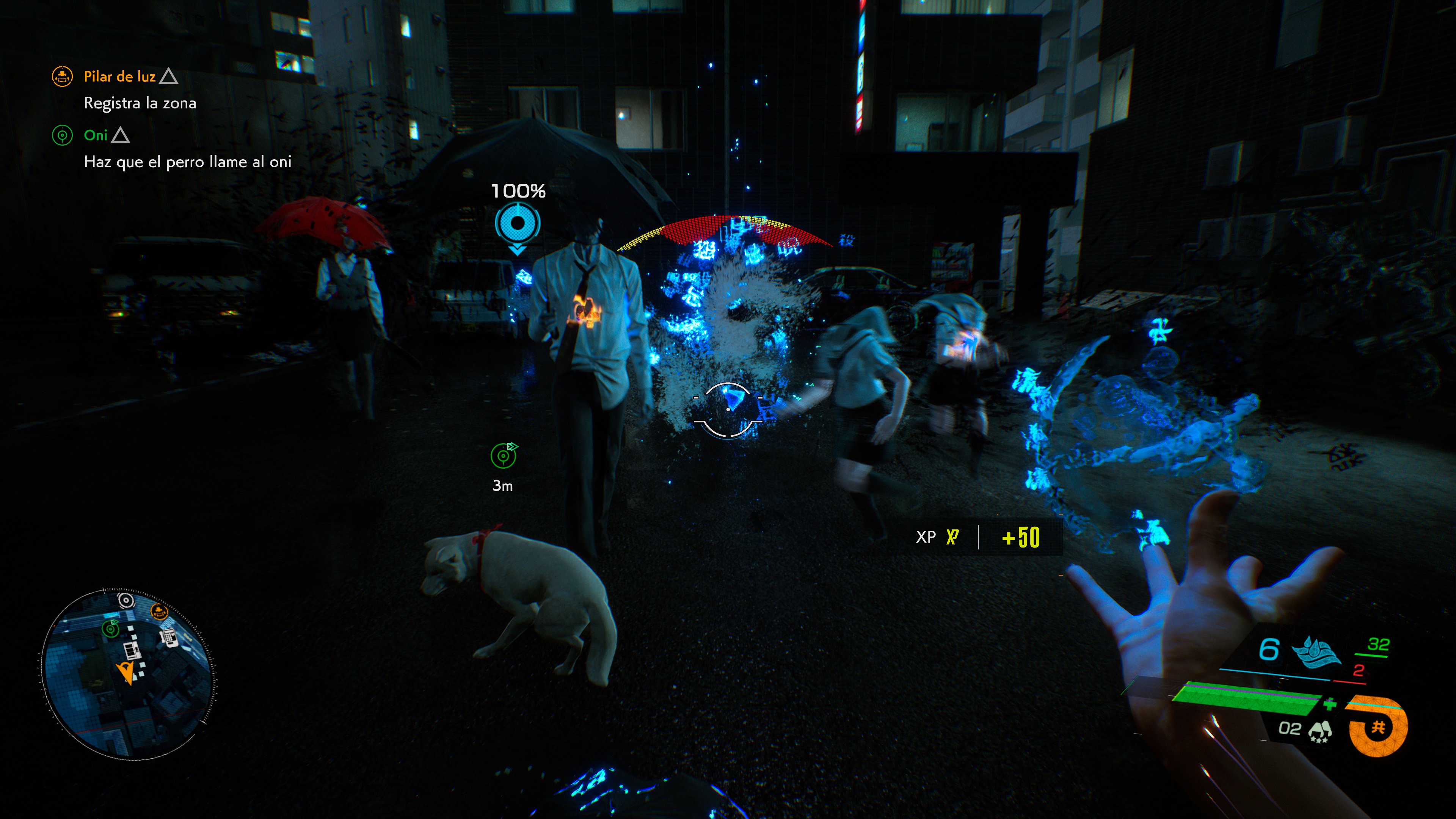
Task: Select the Registra la zona objective entry
Action: [x=140, y=104]
